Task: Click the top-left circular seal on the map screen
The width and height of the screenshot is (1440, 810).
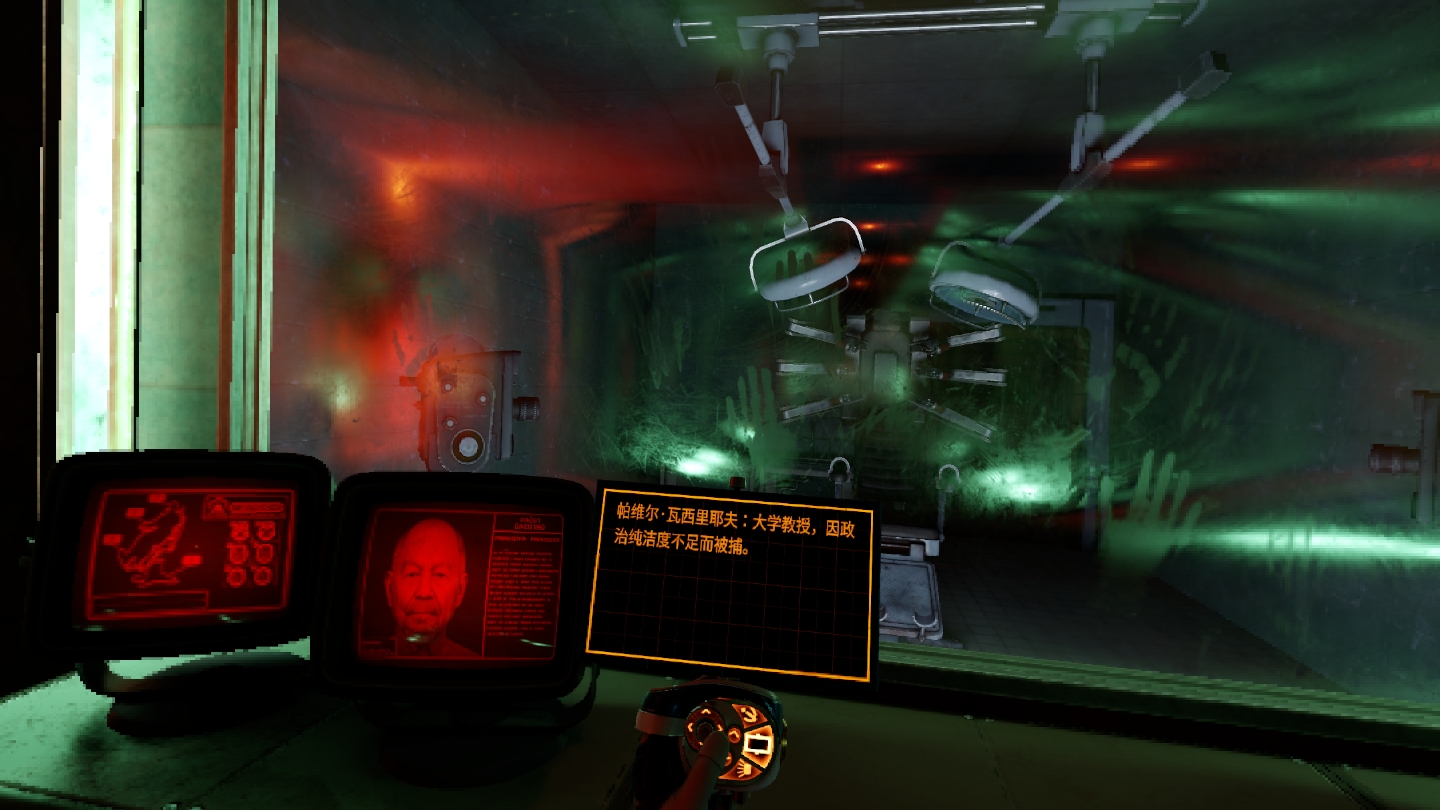Action: click(x=240, y=530)
